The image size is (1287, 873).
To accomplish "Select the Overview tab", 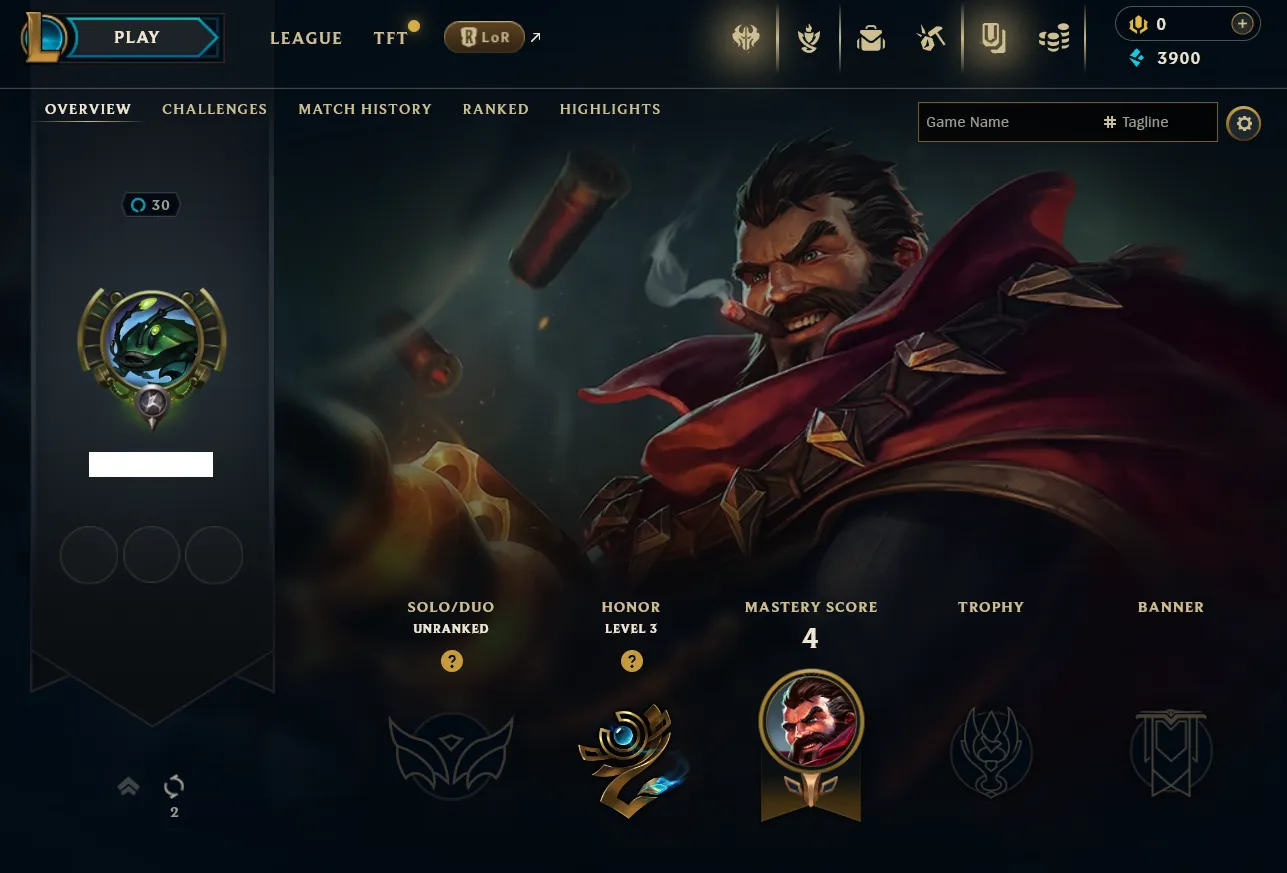I will (88, 109).
